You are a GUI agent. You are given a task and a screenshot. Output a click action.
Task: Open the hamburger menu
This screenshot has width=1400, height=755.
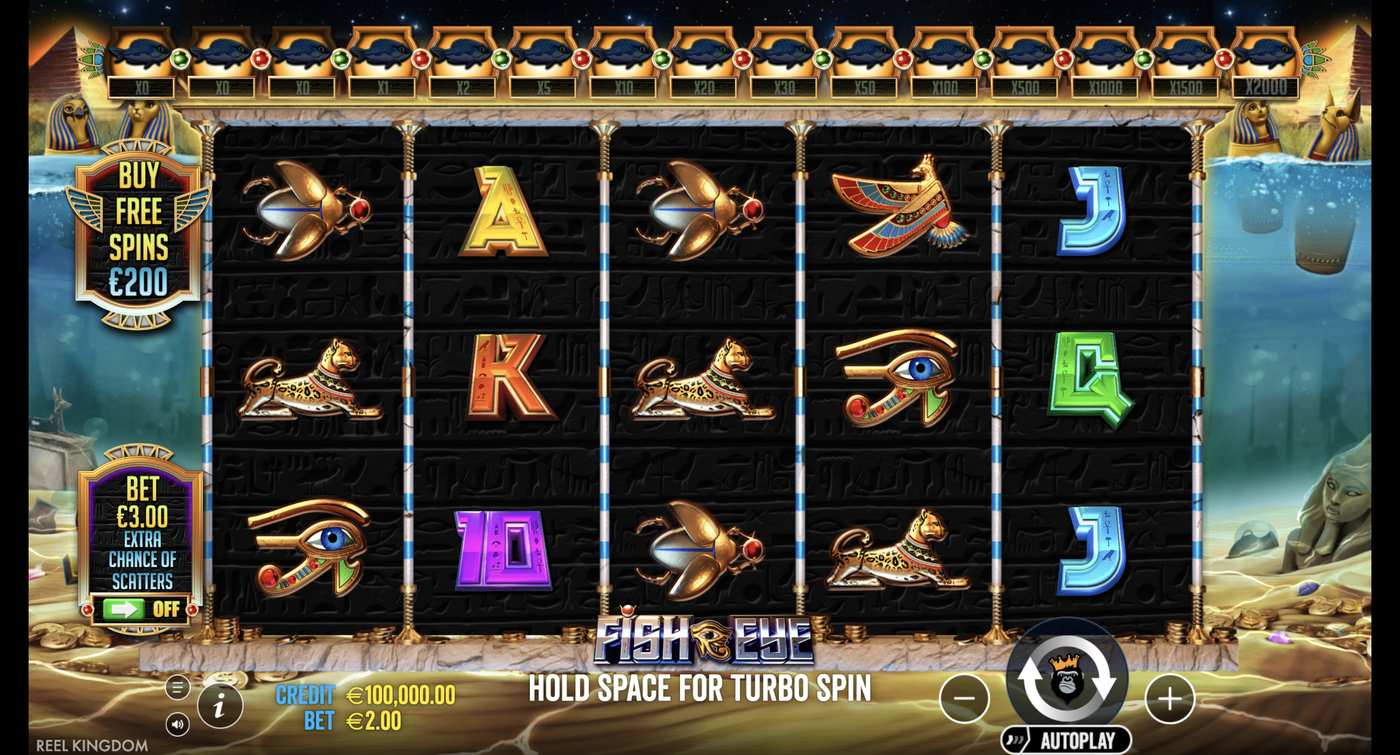coord(176,687)
